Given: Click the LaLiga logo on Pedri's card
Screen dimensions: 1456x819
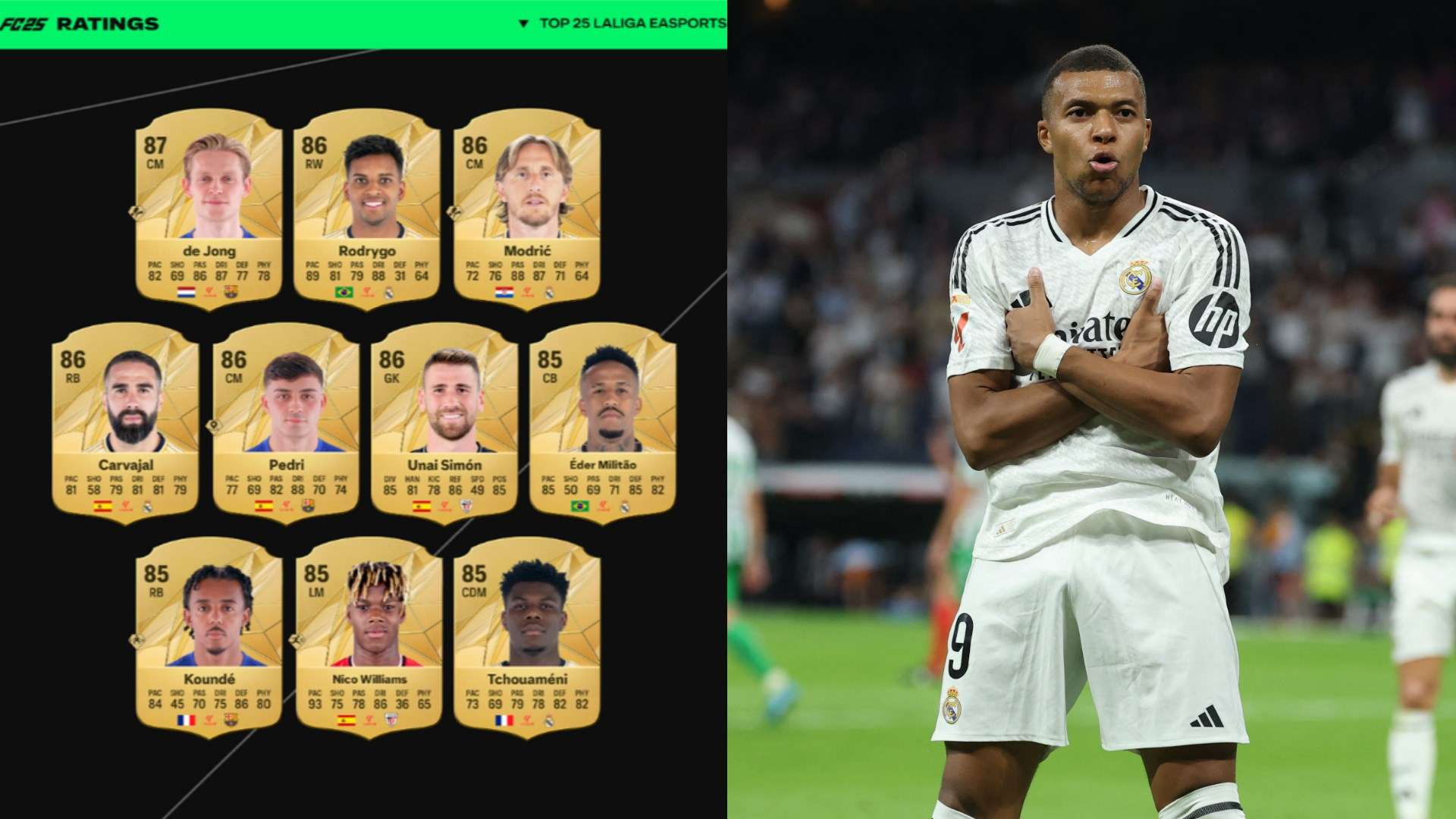Looking at the screenshot, I should click(x=287, y=506).
